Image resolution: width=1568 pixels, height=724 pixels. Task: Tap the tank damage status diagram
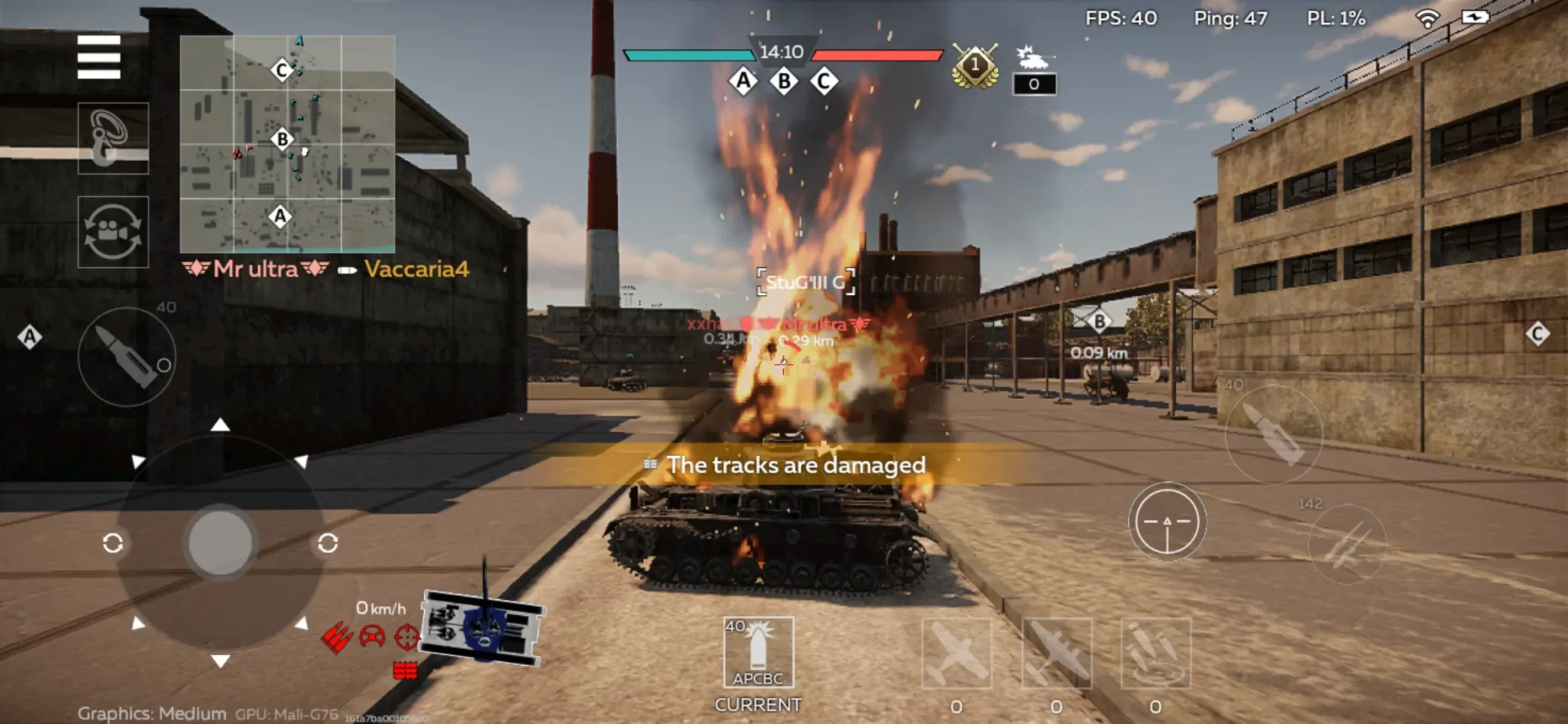[482, 627]
